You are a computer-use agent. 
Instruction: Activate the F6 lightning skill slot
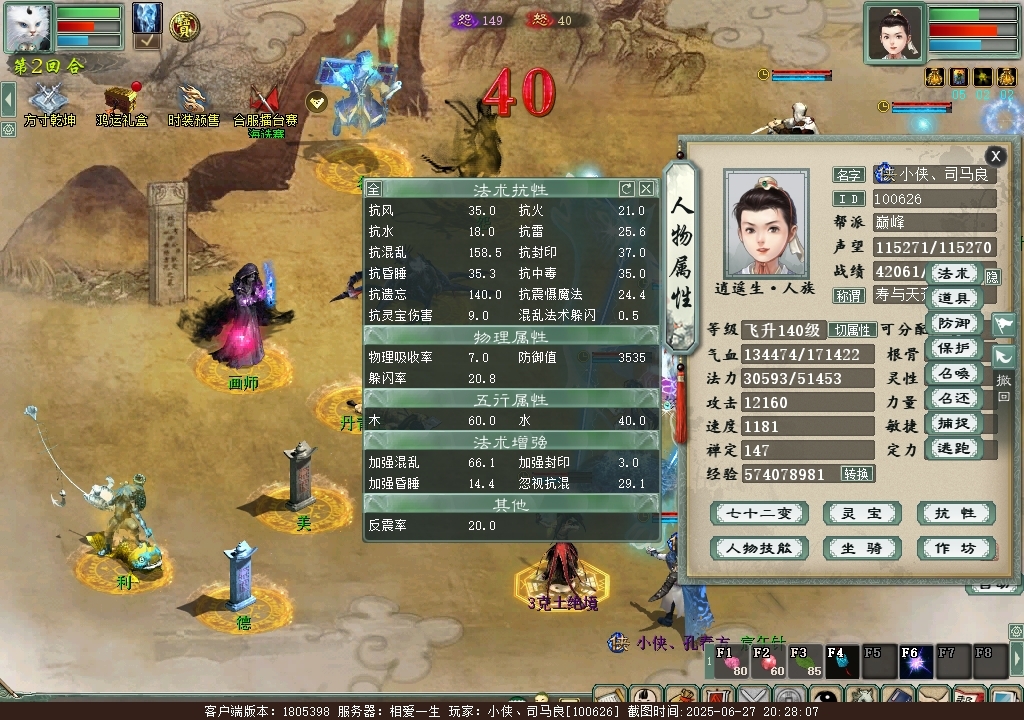coord(913,660)
